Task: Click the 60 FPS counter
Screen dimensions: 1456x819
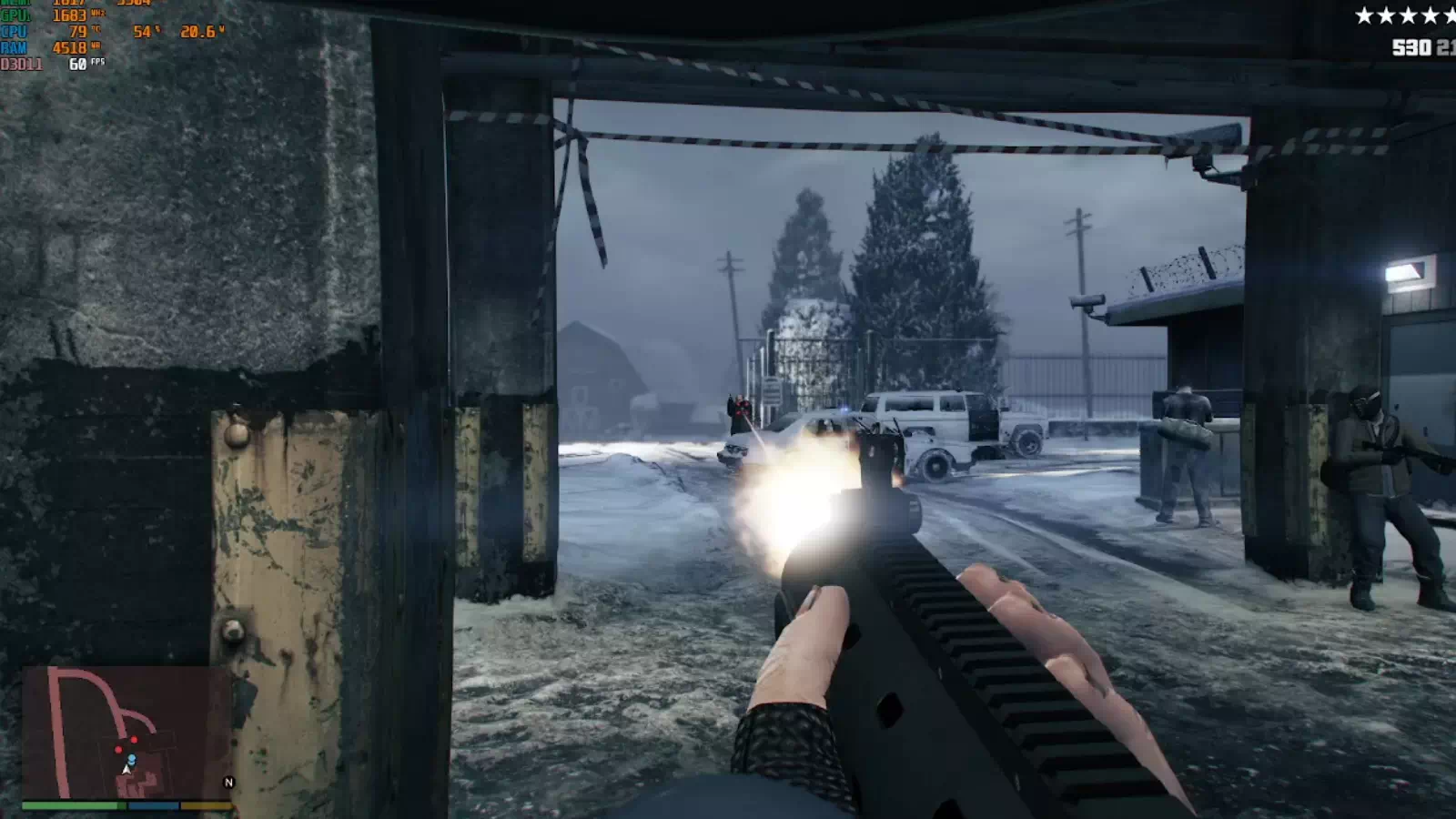Action: tap(77, 64)
